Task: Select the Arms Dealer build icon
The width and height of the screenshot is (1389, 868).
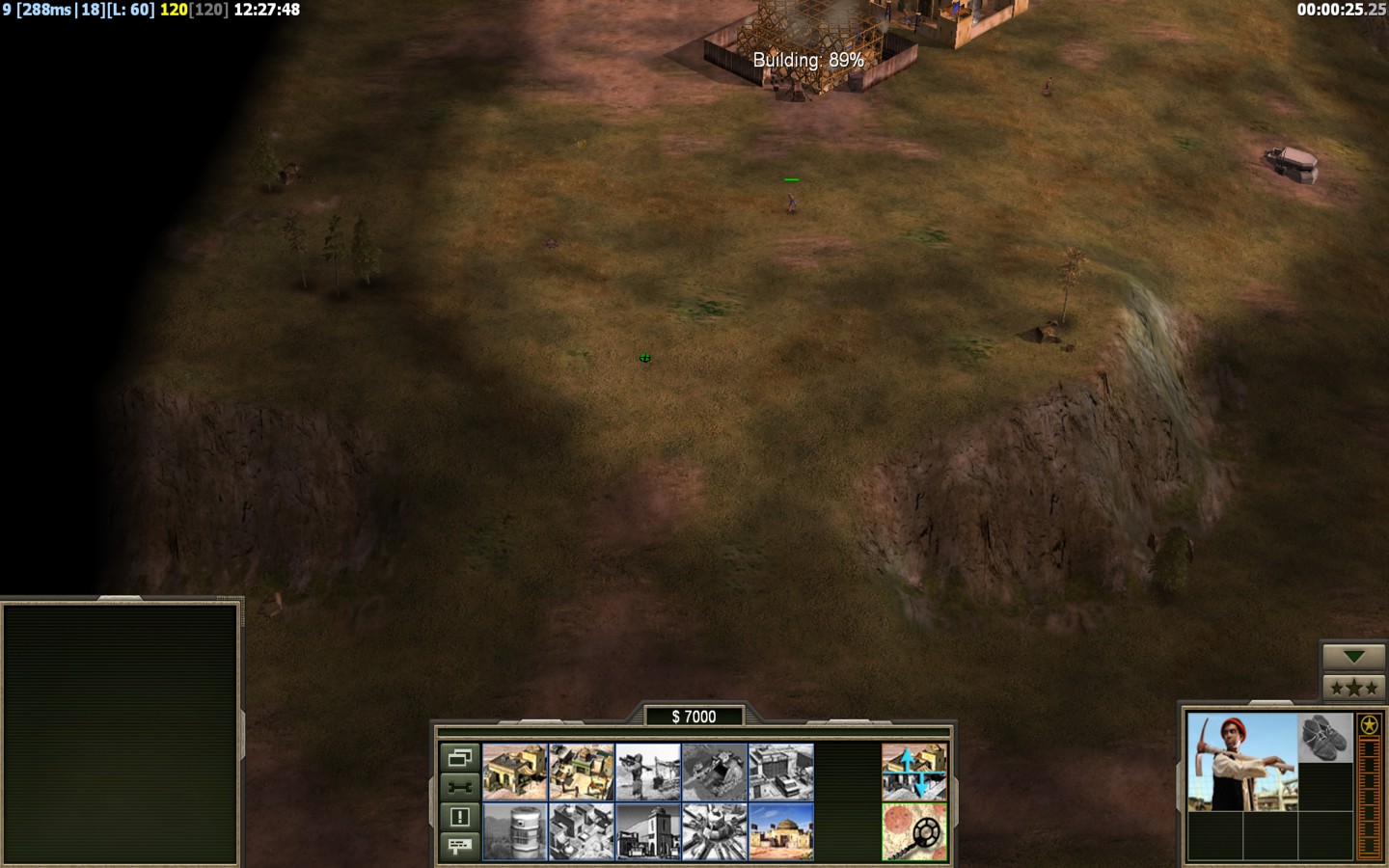Action: point(781,772)
